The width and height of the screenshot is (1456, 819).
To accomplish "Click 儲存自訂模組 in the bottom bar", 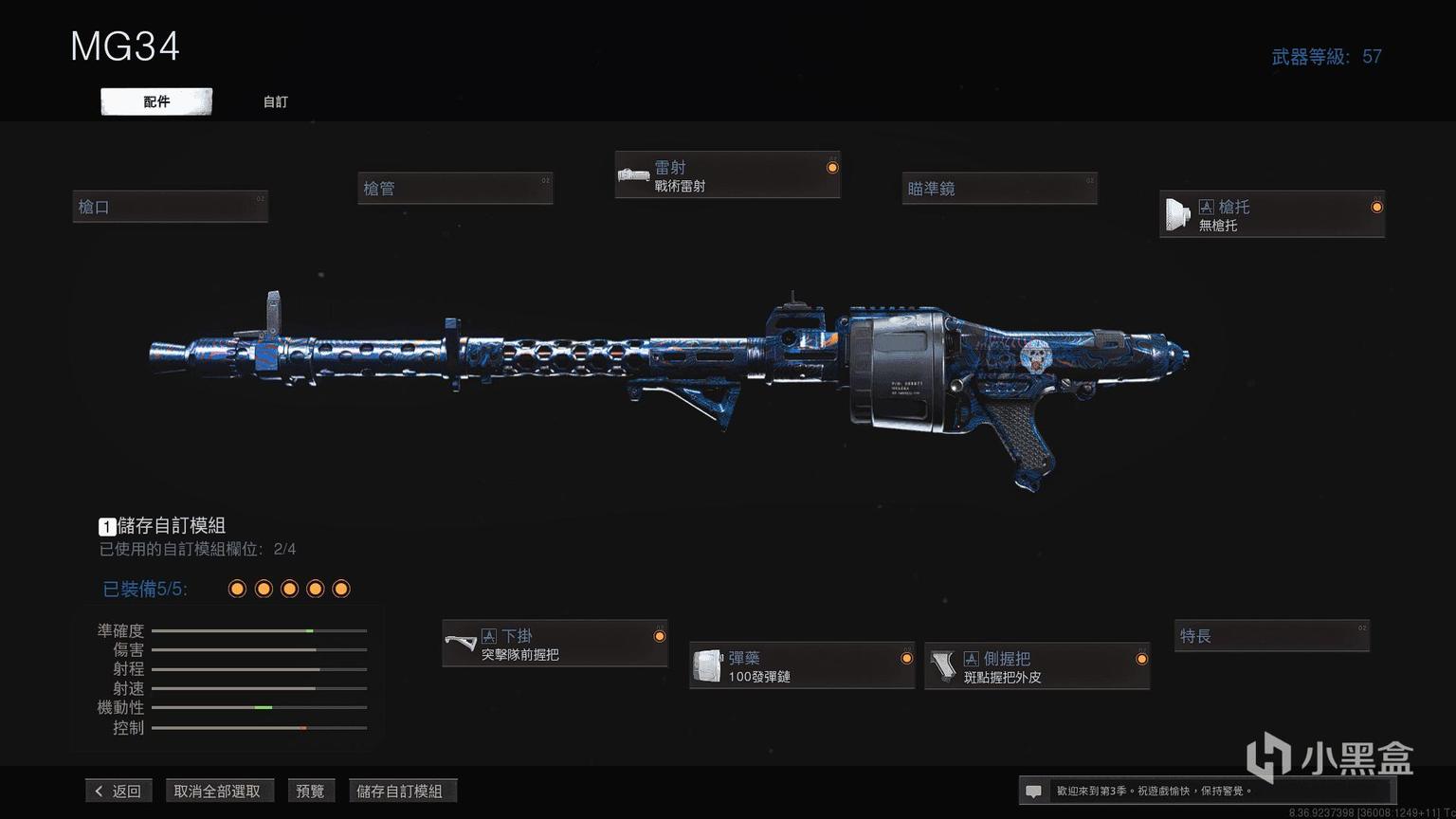I will [400, 791].
